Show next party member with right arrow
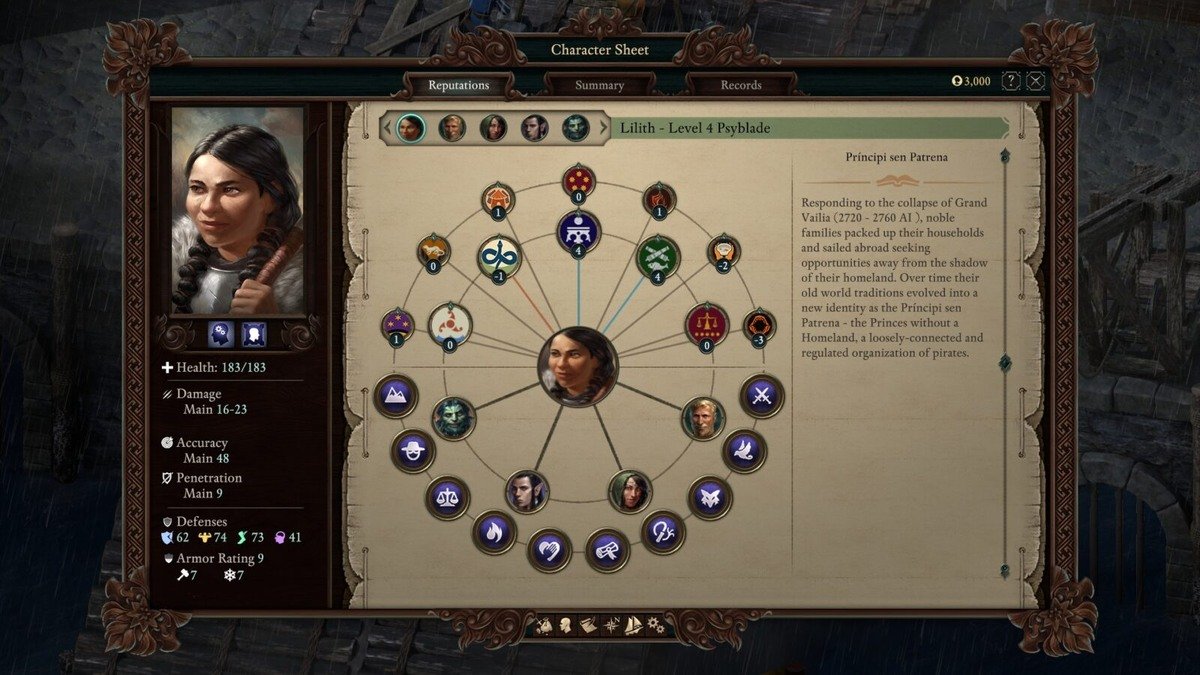Image resolution: width=1200 pixels, height=675 pixels. click(603, 128)
